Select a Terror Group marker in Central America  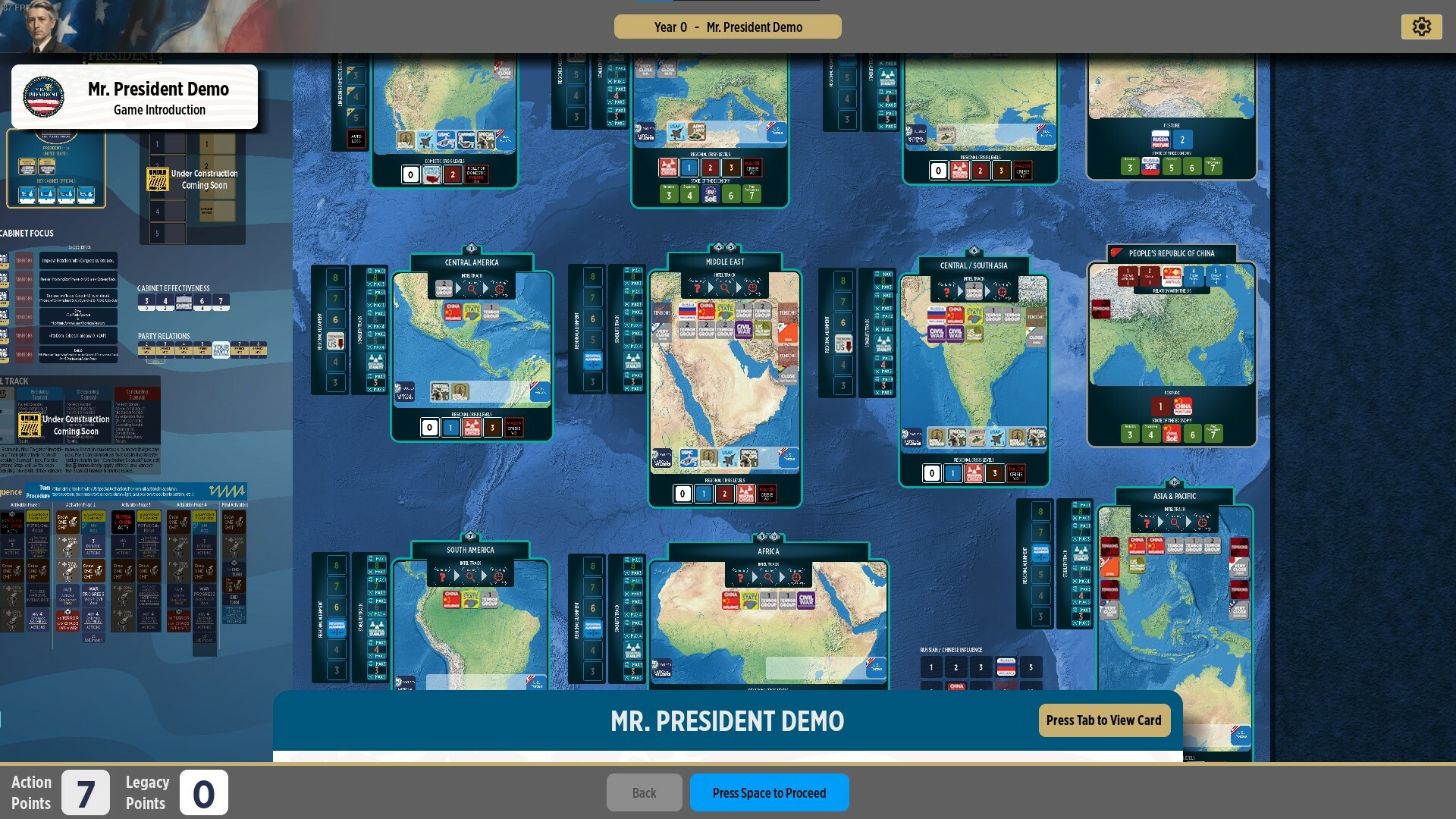[x=490, y=313]
